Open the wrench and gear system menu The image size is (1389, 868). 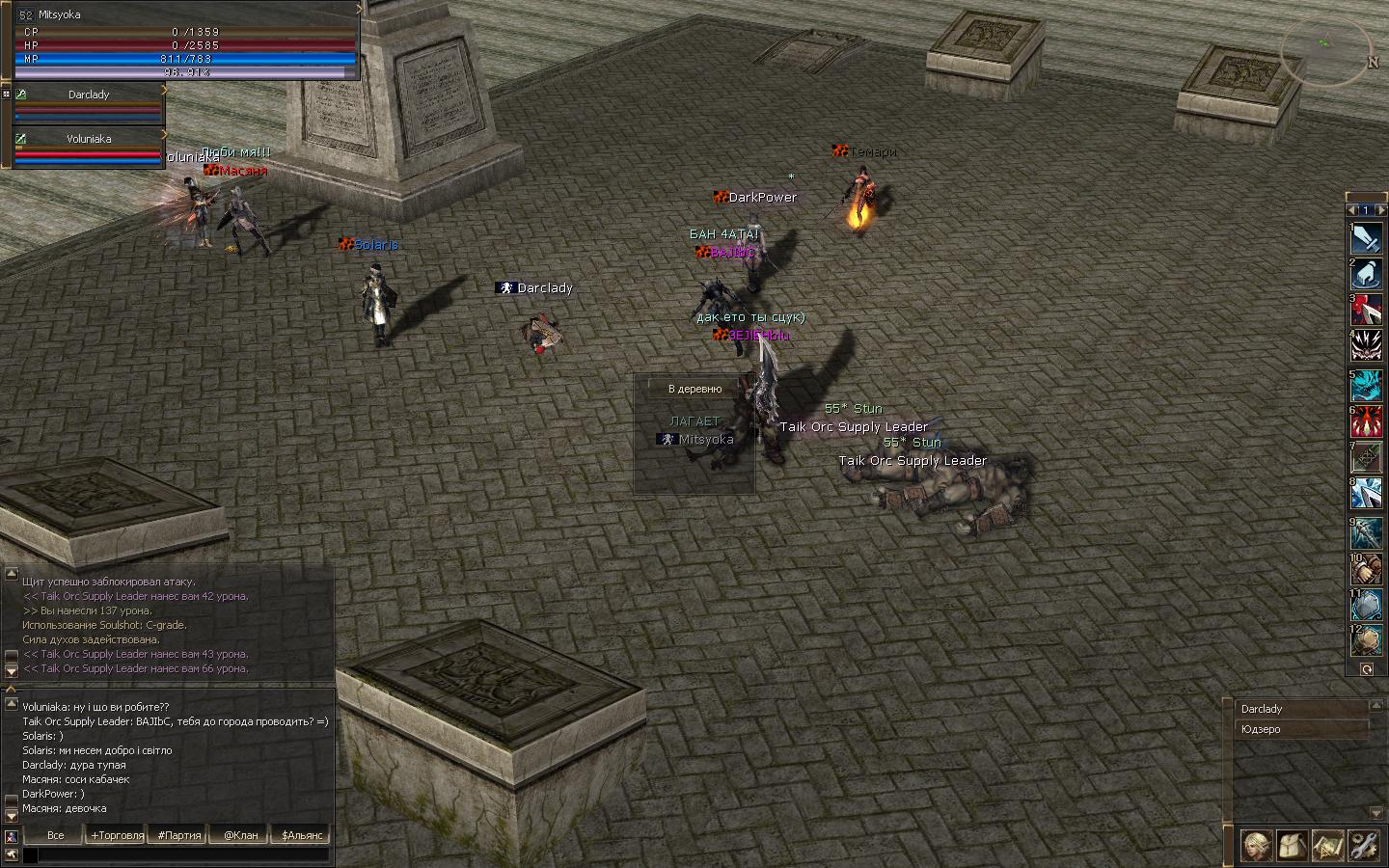pos(1363,846)
